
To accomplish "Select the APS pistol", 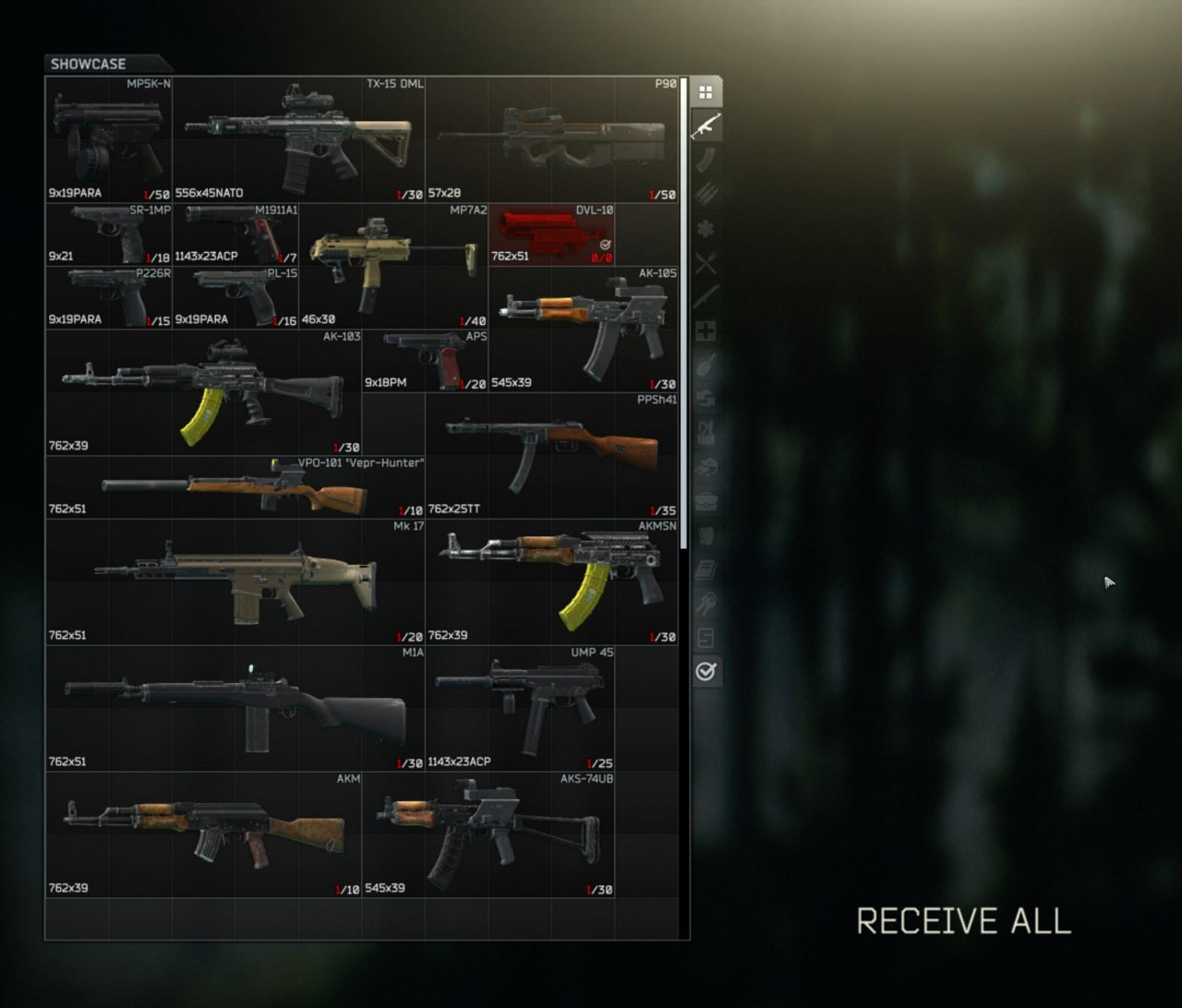I will 425,360.
